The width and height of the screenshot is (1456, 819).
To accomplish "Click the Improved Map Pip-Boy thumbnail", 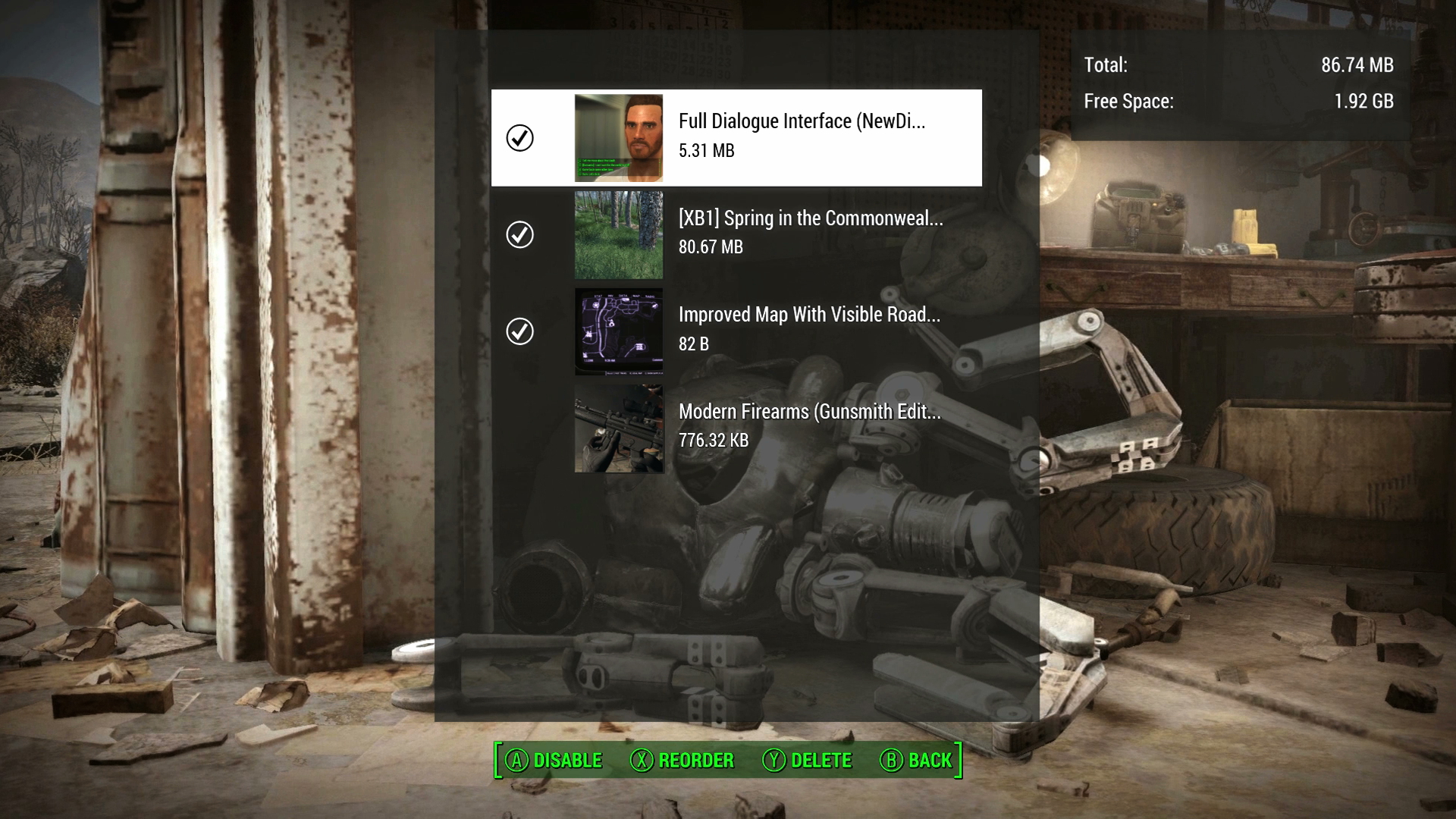I will [x=618, y=331].
